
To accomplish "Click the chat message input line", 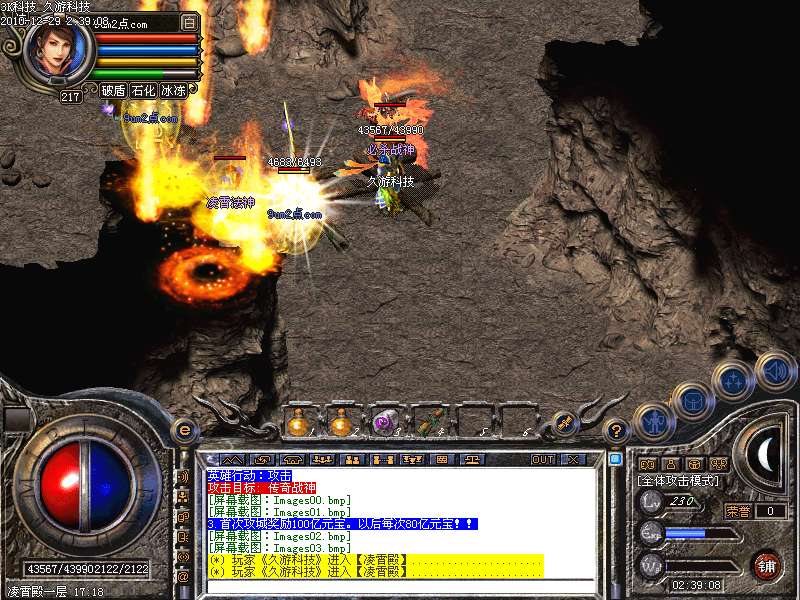I will [x=400, y=585].
